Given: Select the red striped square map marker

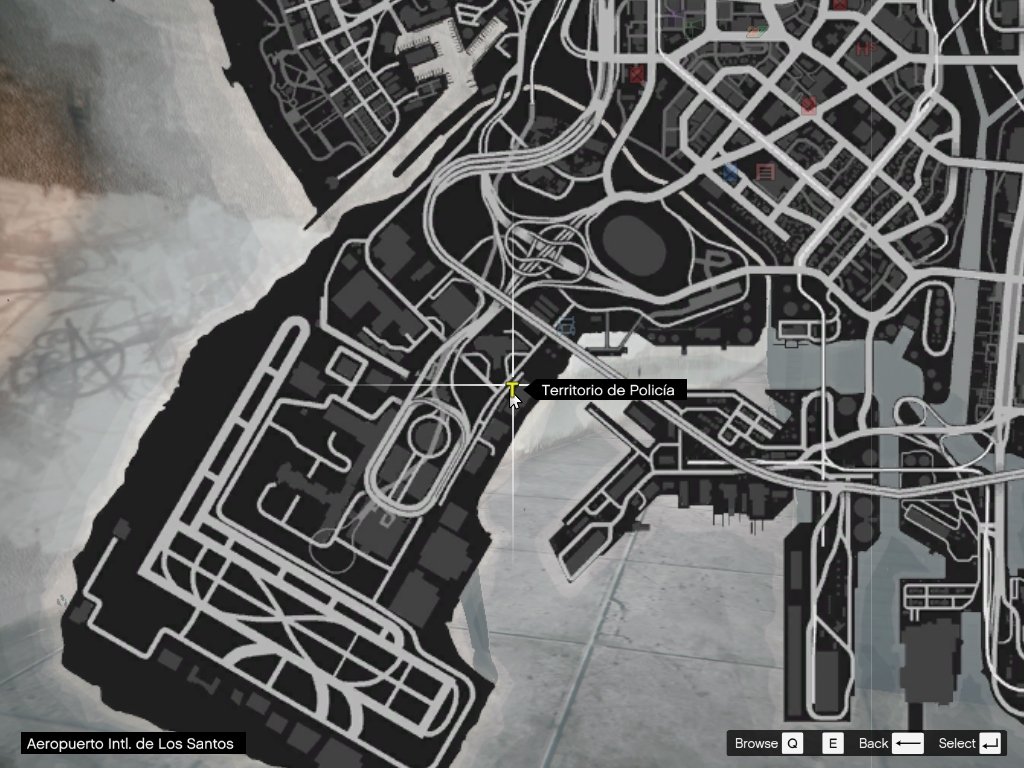Looking at the screenshot, I should coord(766,172).
